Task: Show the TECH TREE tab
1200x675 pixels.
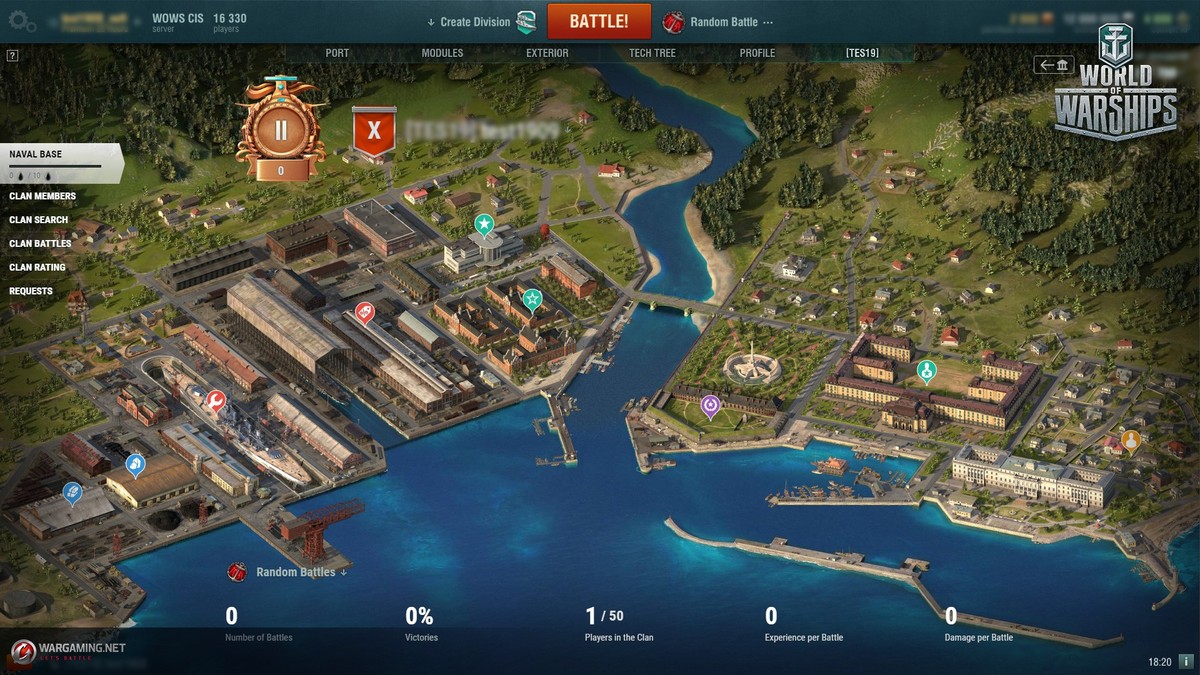Action: 652,53
